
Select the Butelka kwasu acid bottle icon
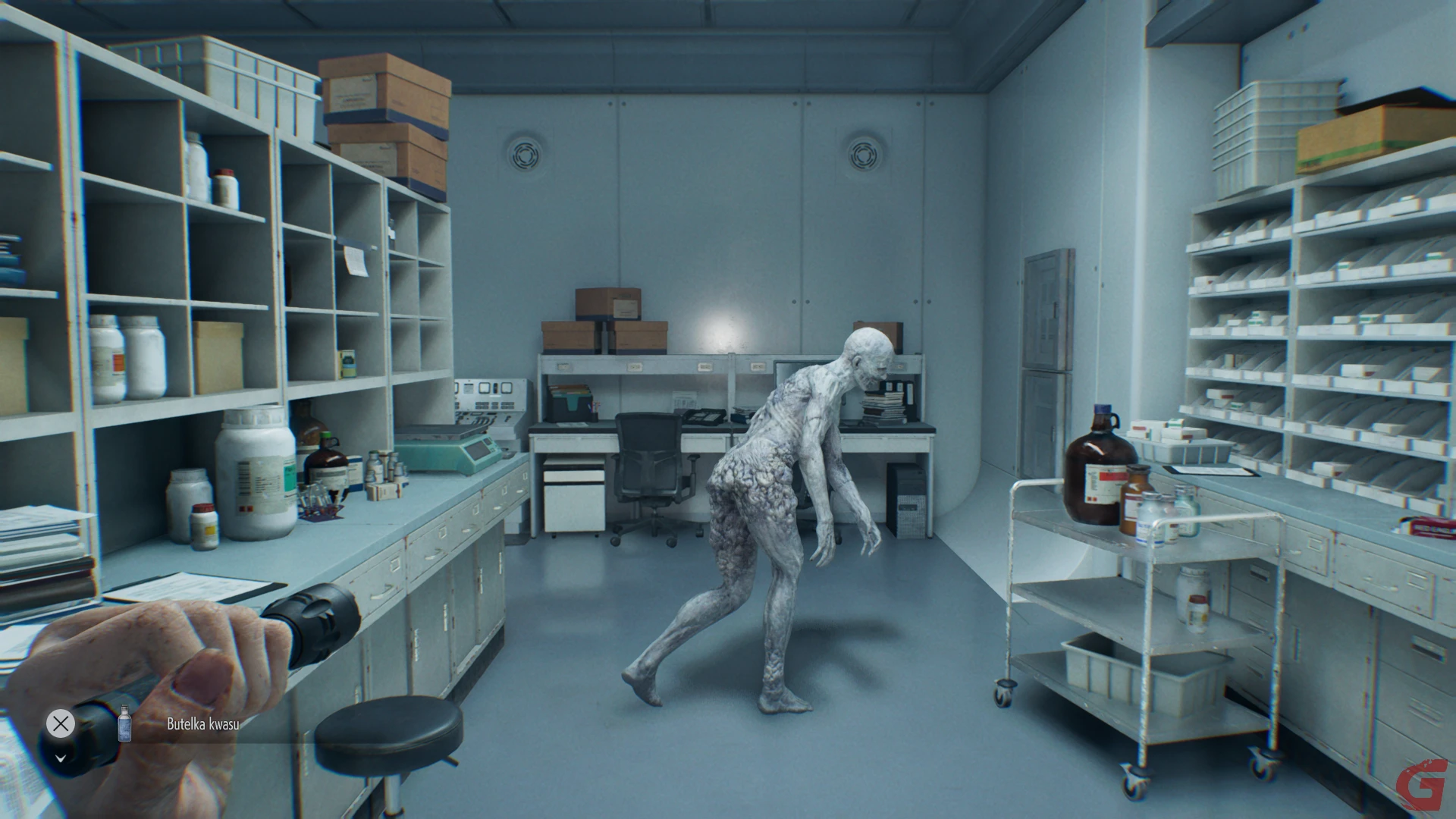125,723
